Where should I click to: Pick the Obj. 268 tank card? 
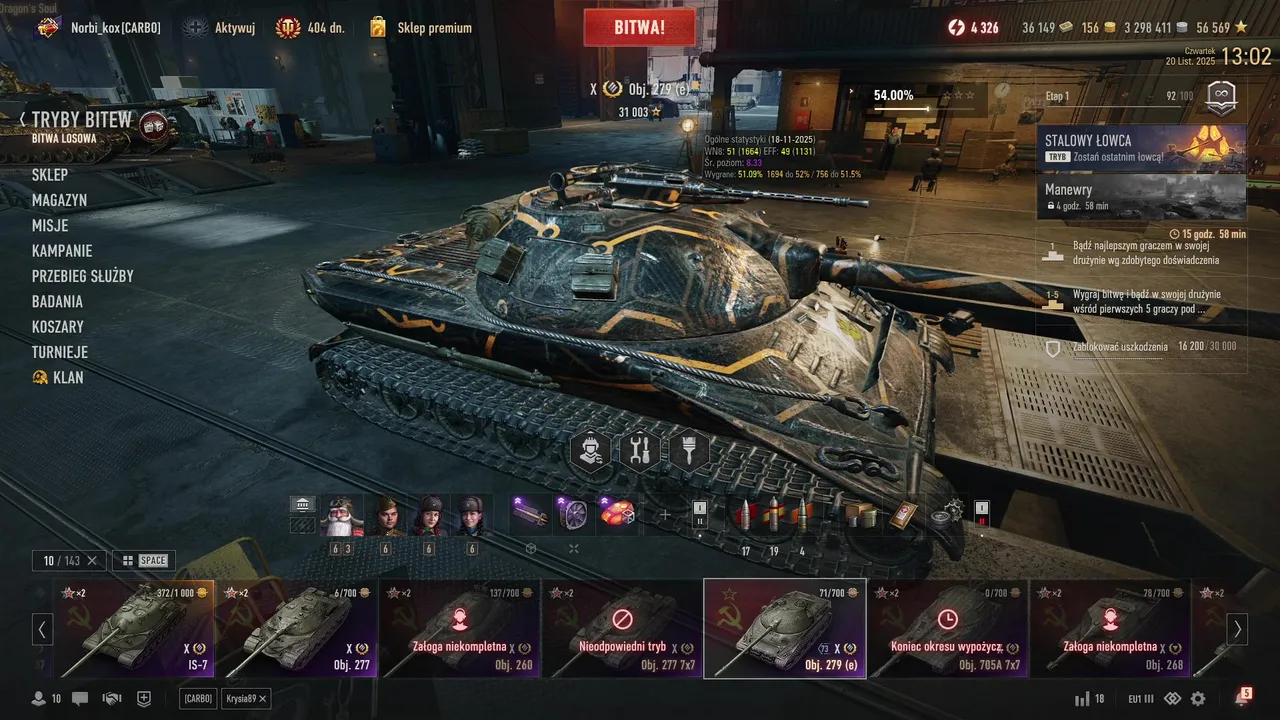1111,628
